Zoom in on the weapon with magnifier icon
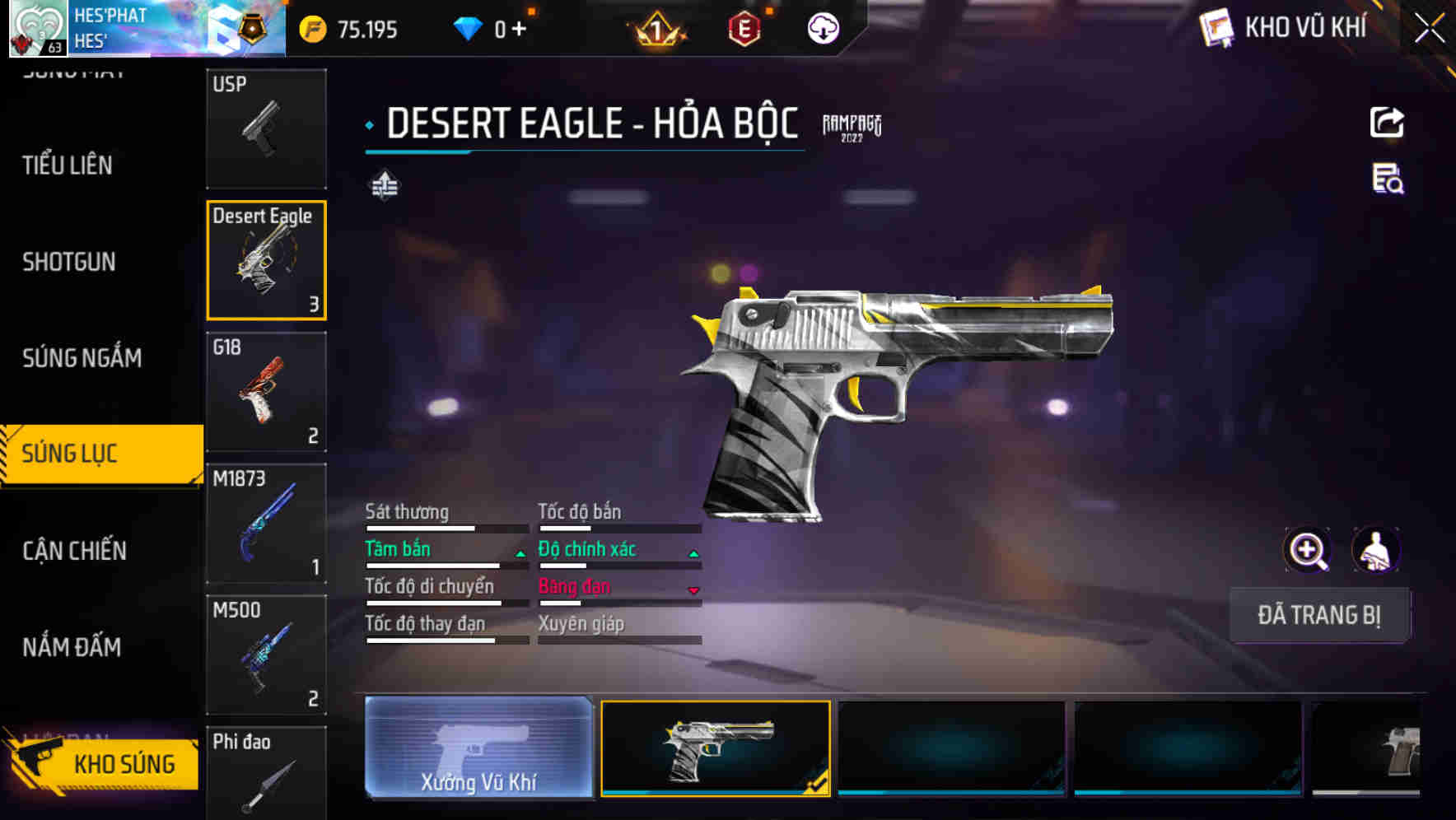Image resolution: width=1456 pixels, height=820 pixels. [1307, 550]
